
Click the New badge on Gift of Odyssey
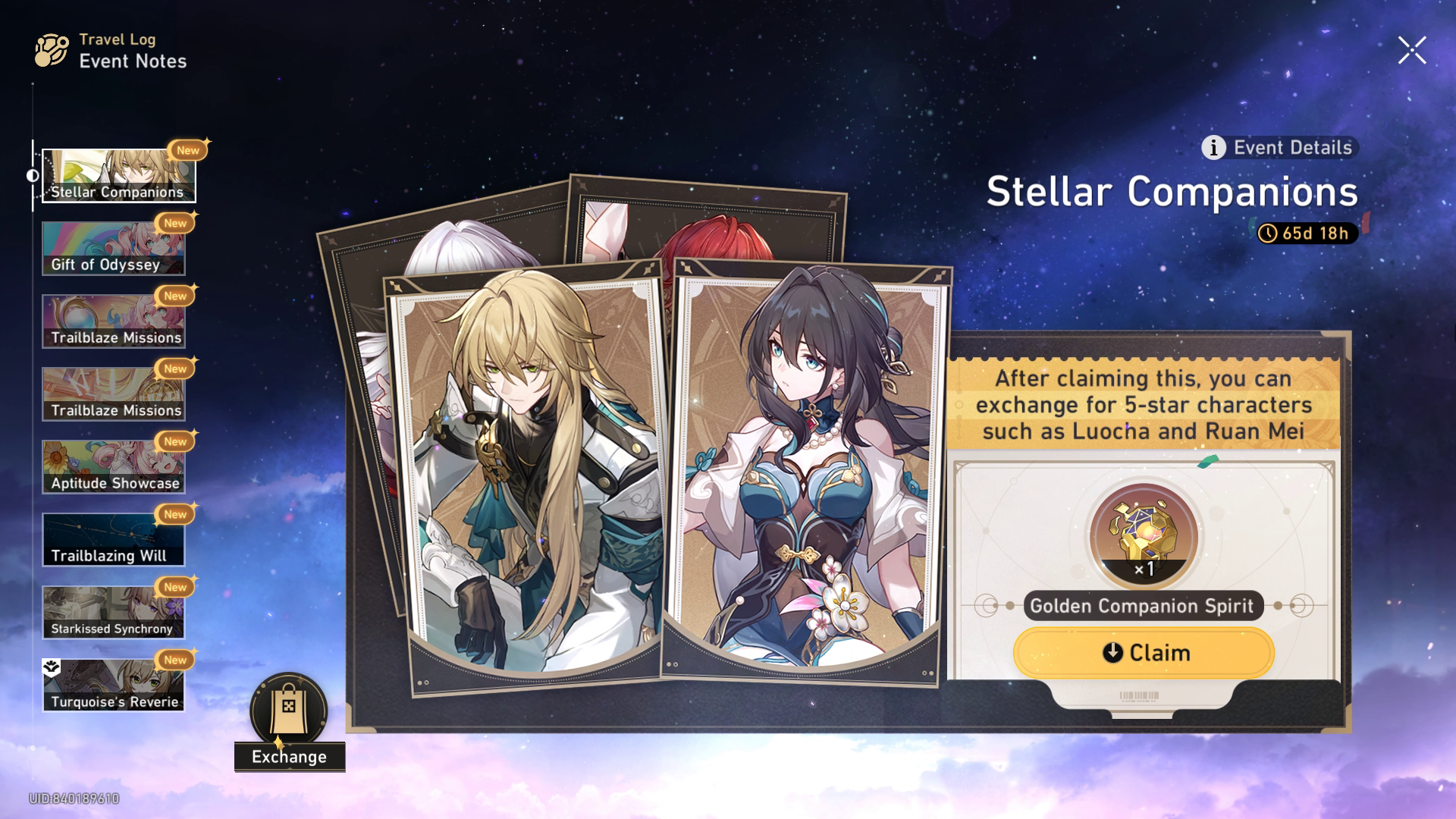tap(176, 223)
